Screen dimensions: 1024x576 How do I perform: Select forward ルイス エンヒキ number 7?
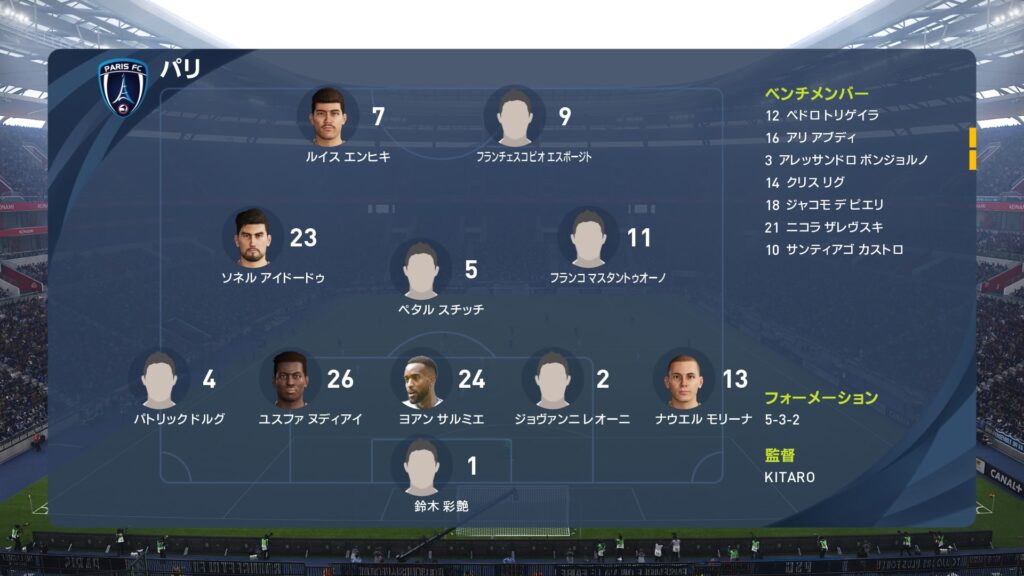click(328, 117)
